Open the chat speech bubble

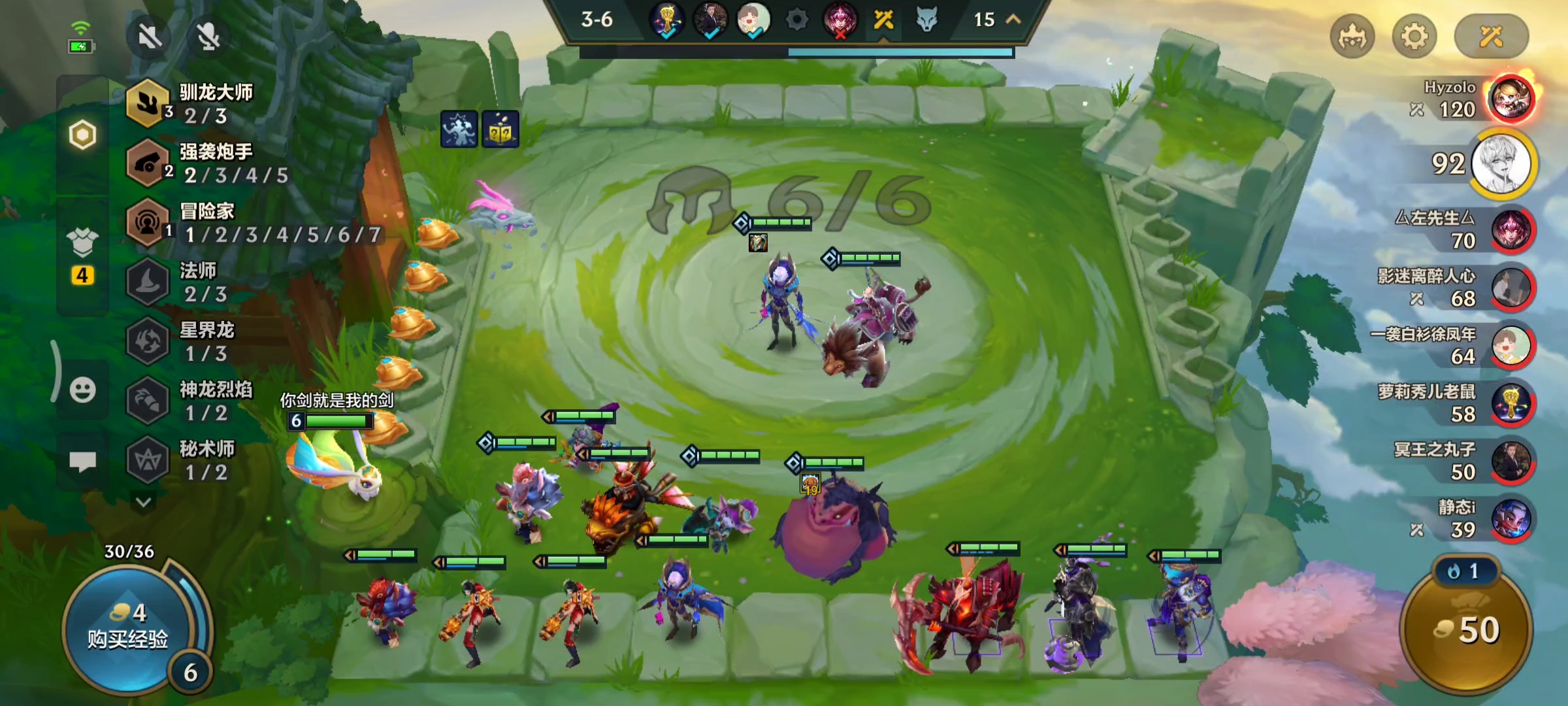tap(82, 462)
